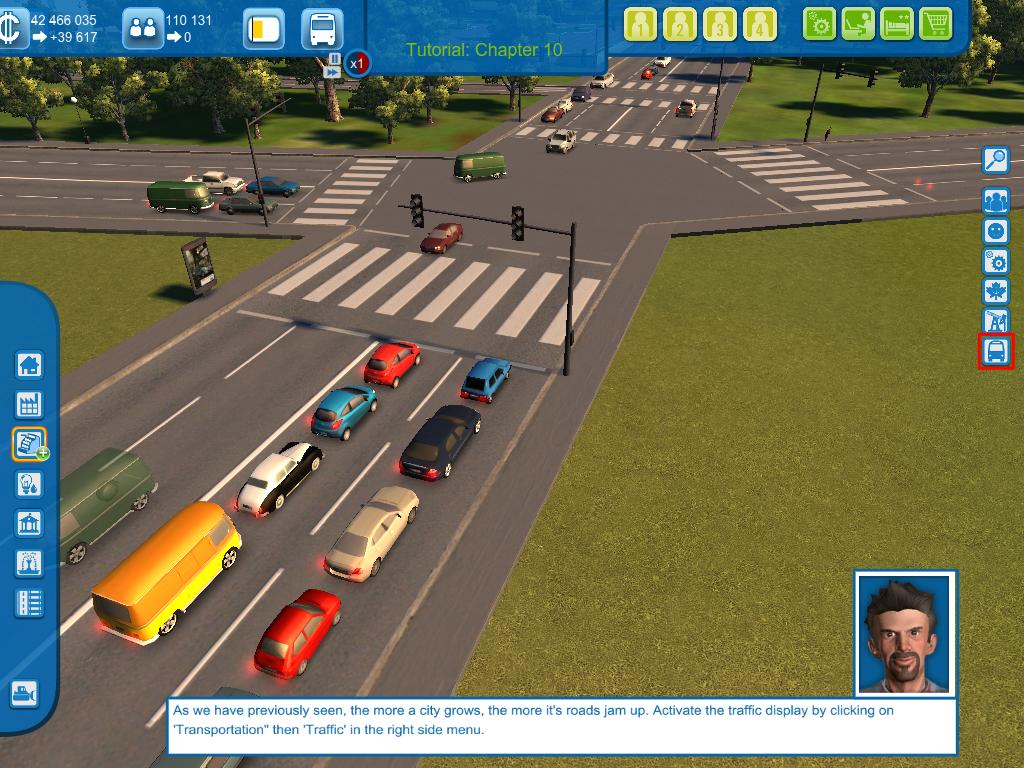Open the house residential build menu
The image size is (1024, 768).
point(29,365)
